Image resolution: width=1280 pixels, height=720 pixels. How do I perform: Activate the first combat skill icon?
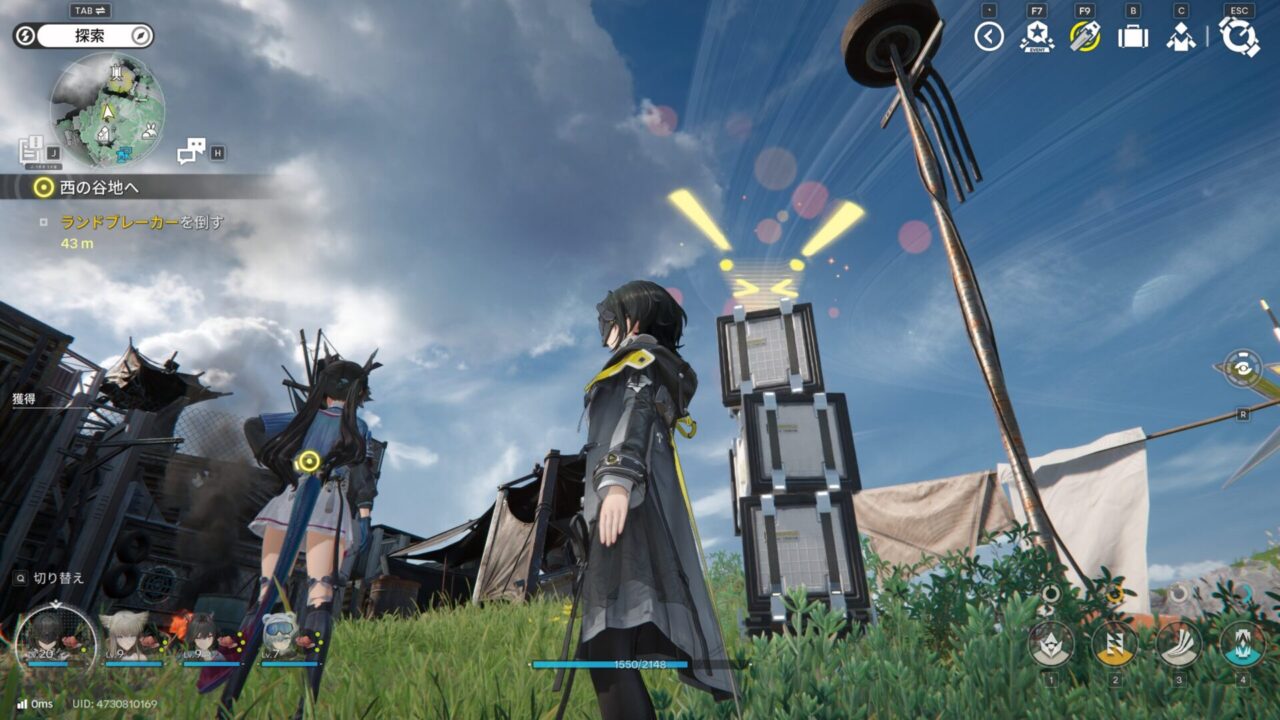point(1051,642)
